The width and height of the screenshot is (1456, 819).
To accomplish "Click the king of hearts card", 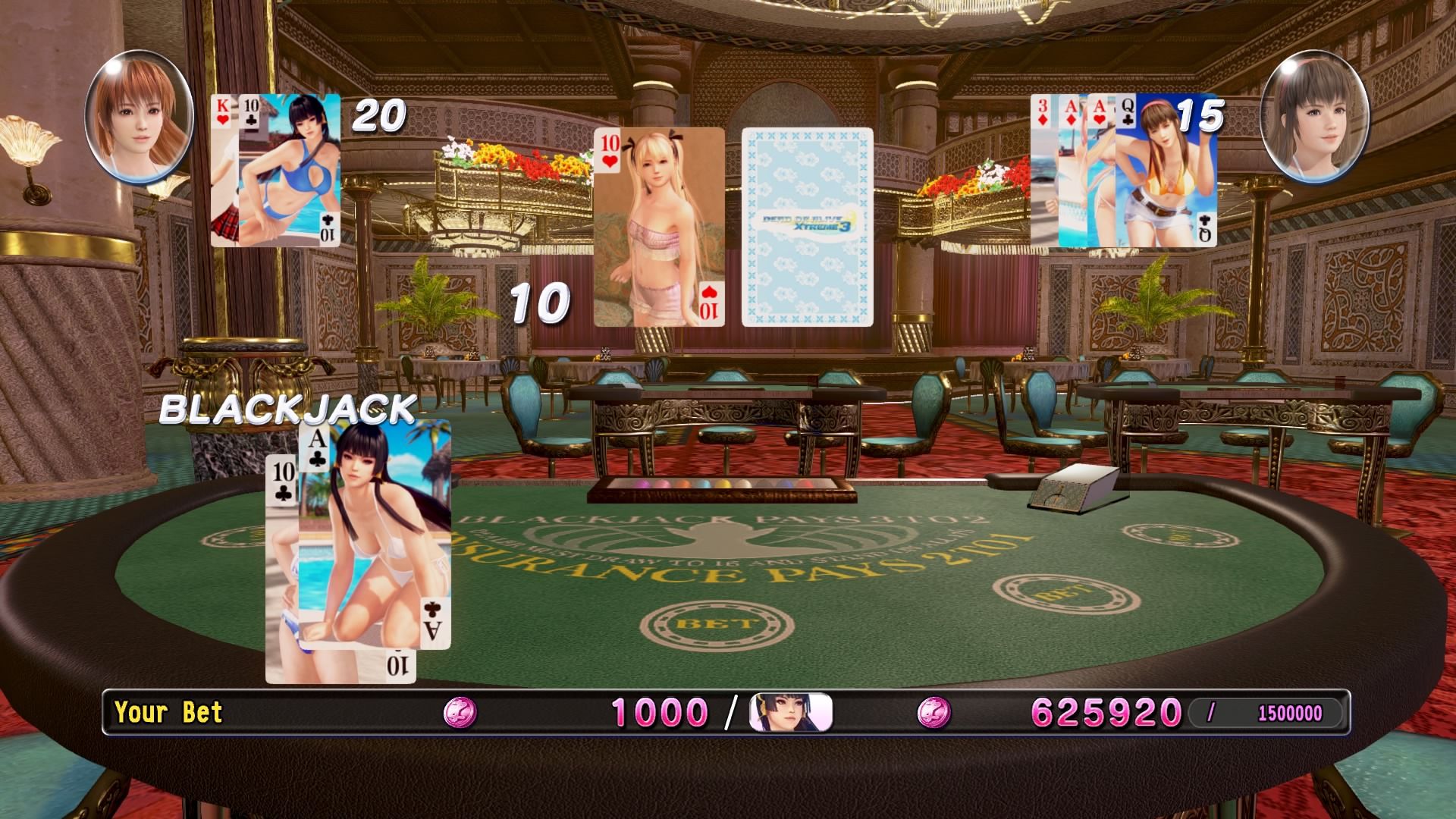I will point(224,171).
